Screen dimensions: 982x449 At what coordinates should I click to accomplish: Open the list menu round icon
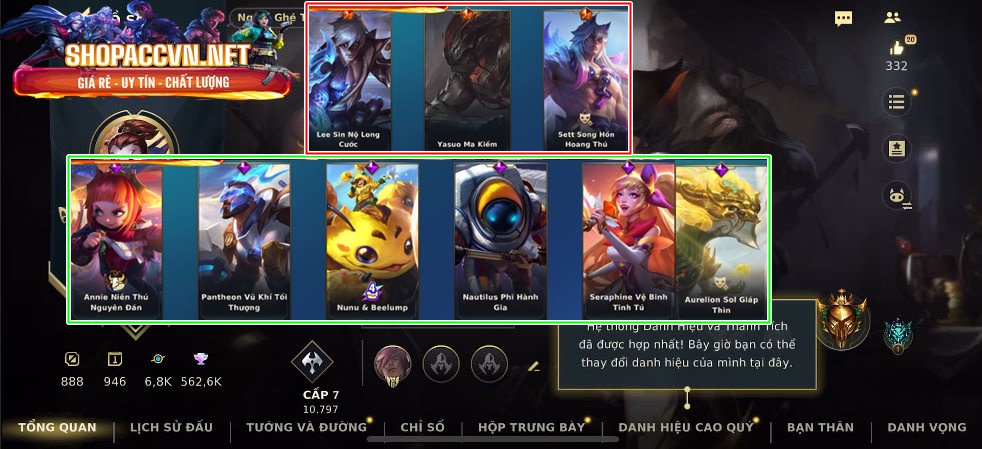tap(896, 102)
